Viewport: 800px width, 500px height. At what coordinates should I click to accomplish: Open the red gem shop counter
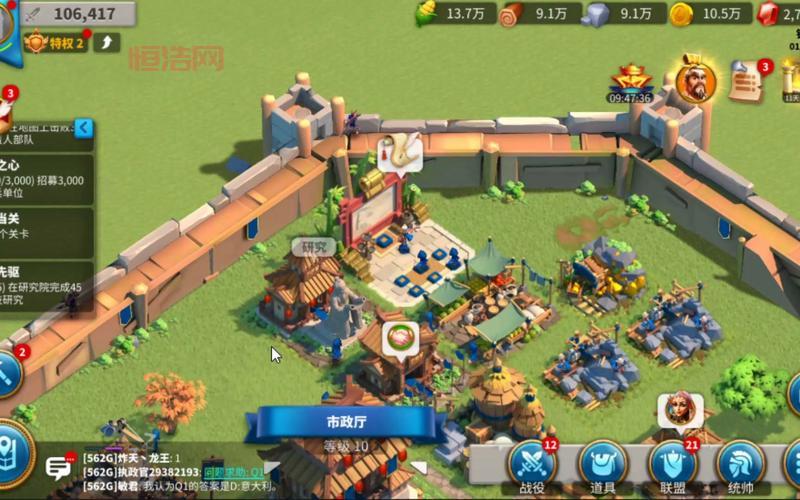click(x=782, y=13)
